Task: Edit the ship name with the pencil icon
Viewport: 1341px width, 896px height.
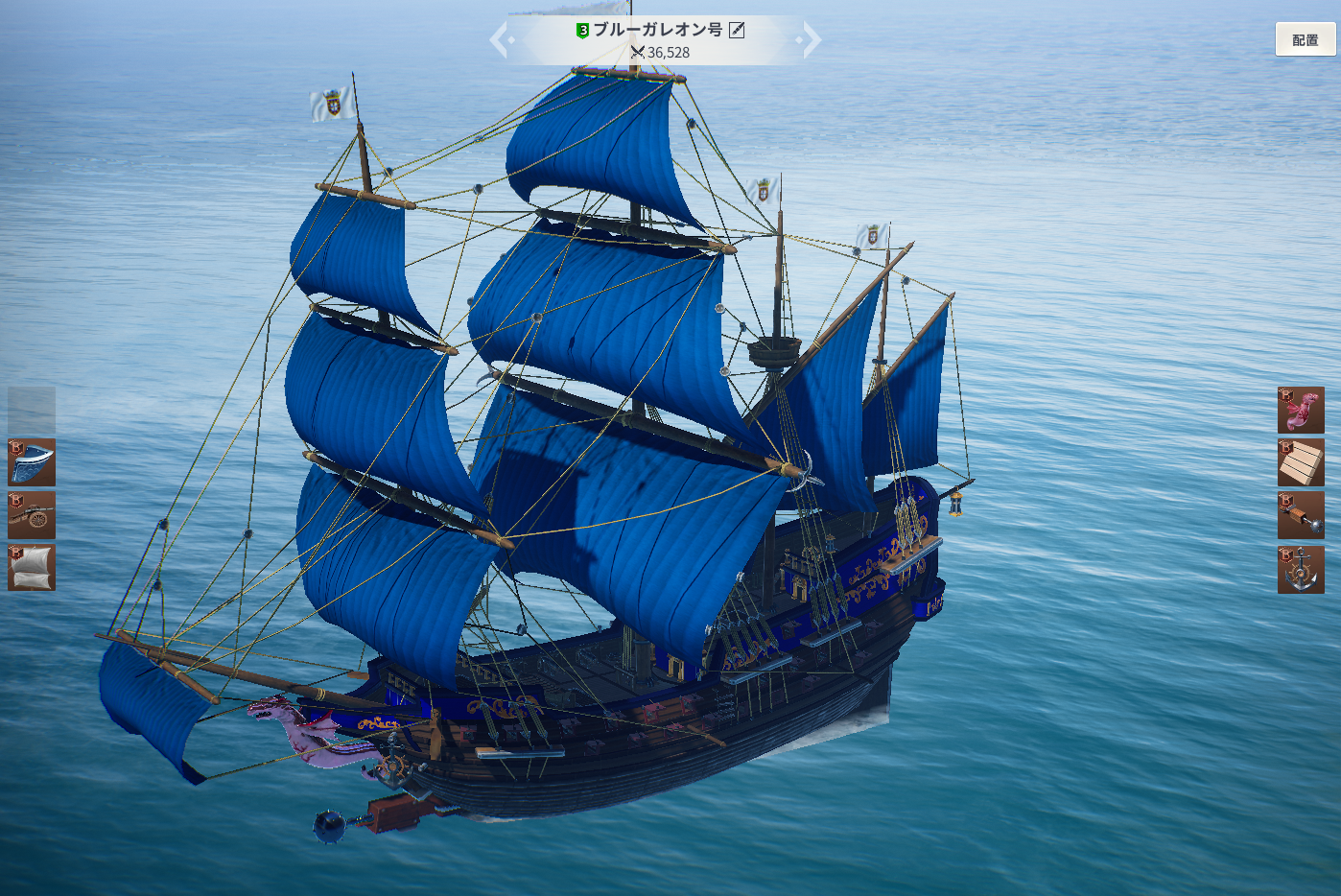Action: [x=737, y=30]
